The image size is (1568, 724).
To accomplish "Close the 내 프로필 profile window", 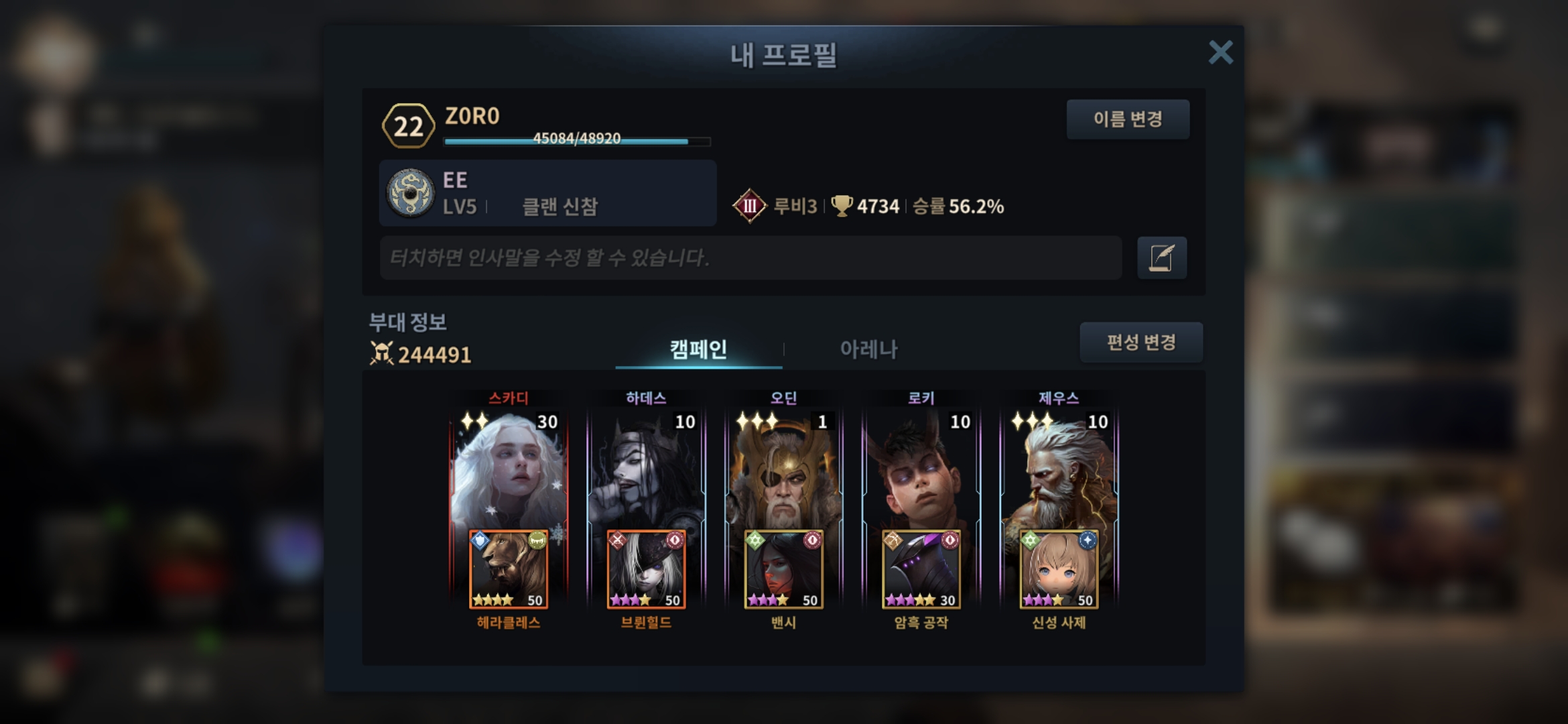I will (x=1220, y=52).
